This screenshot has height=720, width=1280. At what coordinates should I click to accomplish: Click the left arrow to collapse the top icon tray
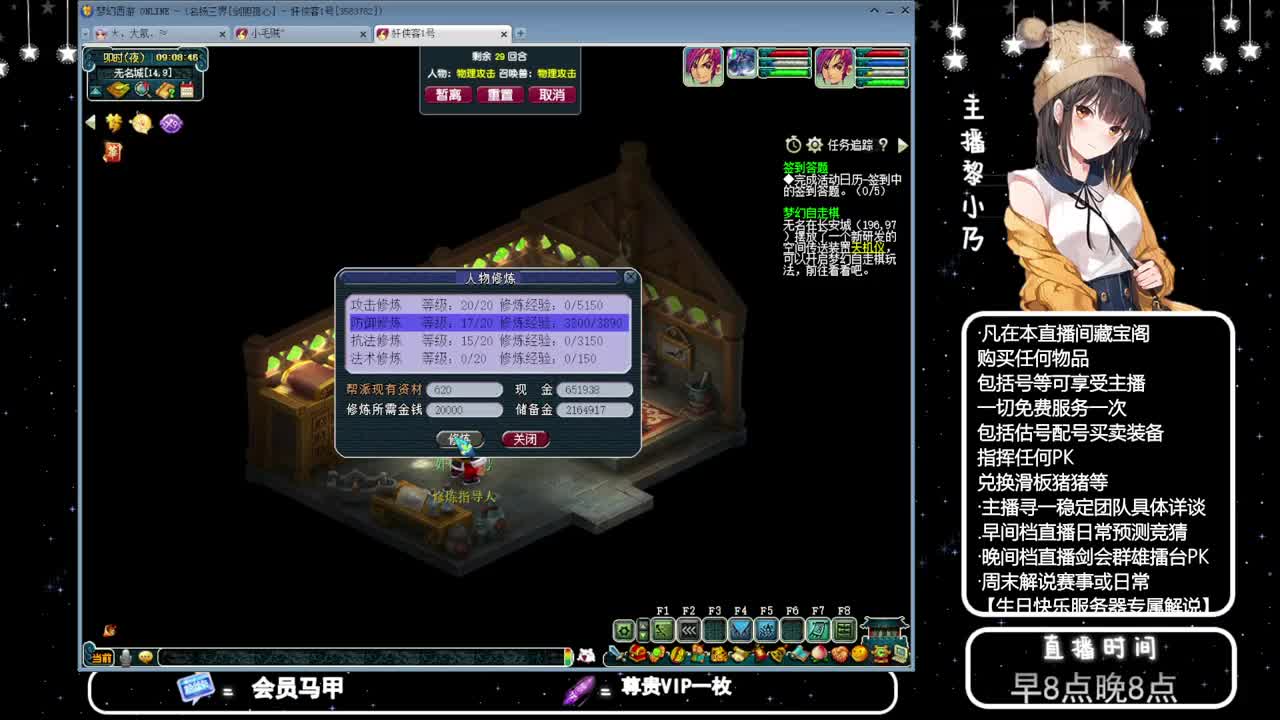pyautogui.click(x=89, y=122)
